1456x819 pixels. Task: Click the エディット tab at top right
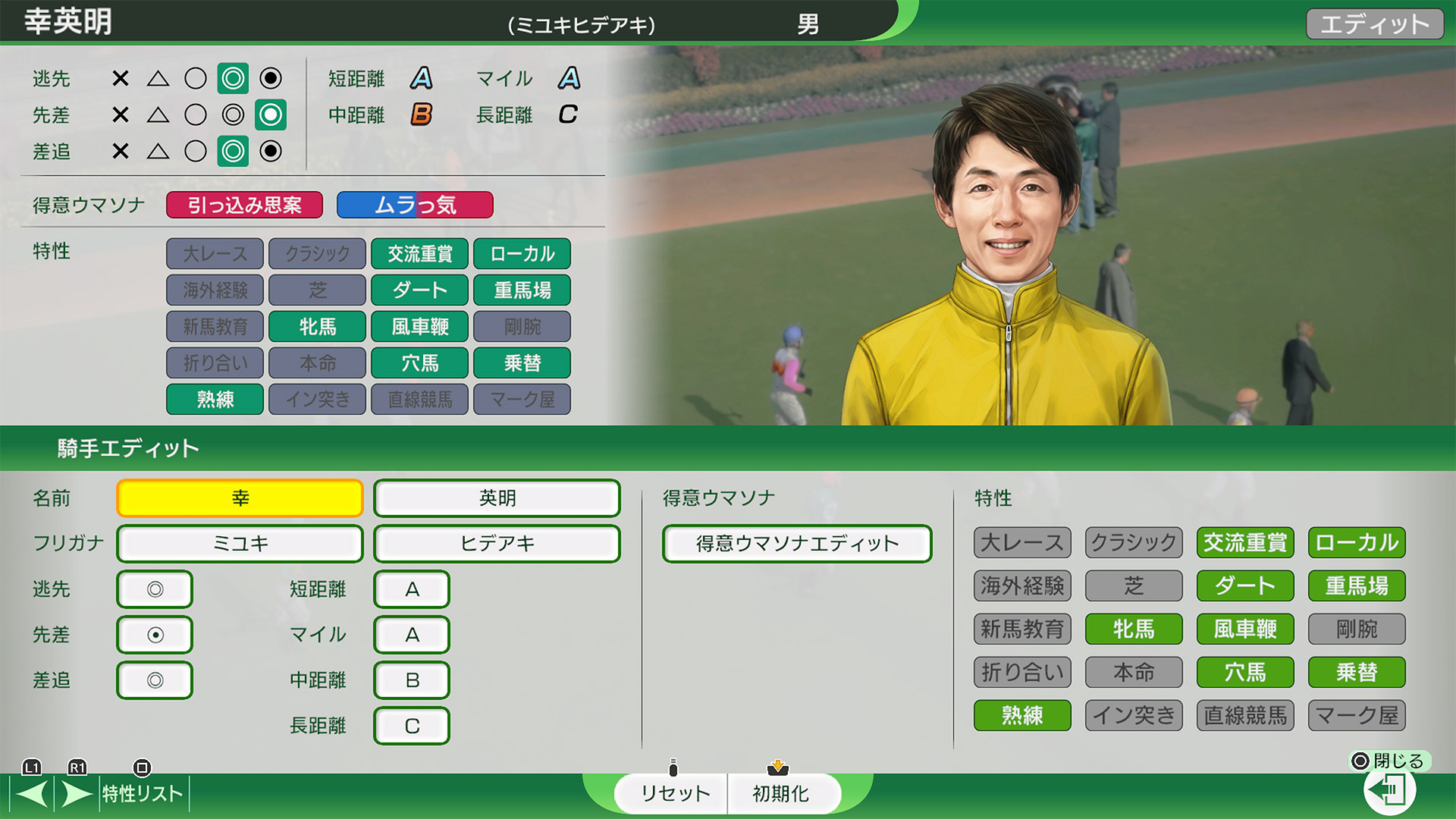point(1374,23)
